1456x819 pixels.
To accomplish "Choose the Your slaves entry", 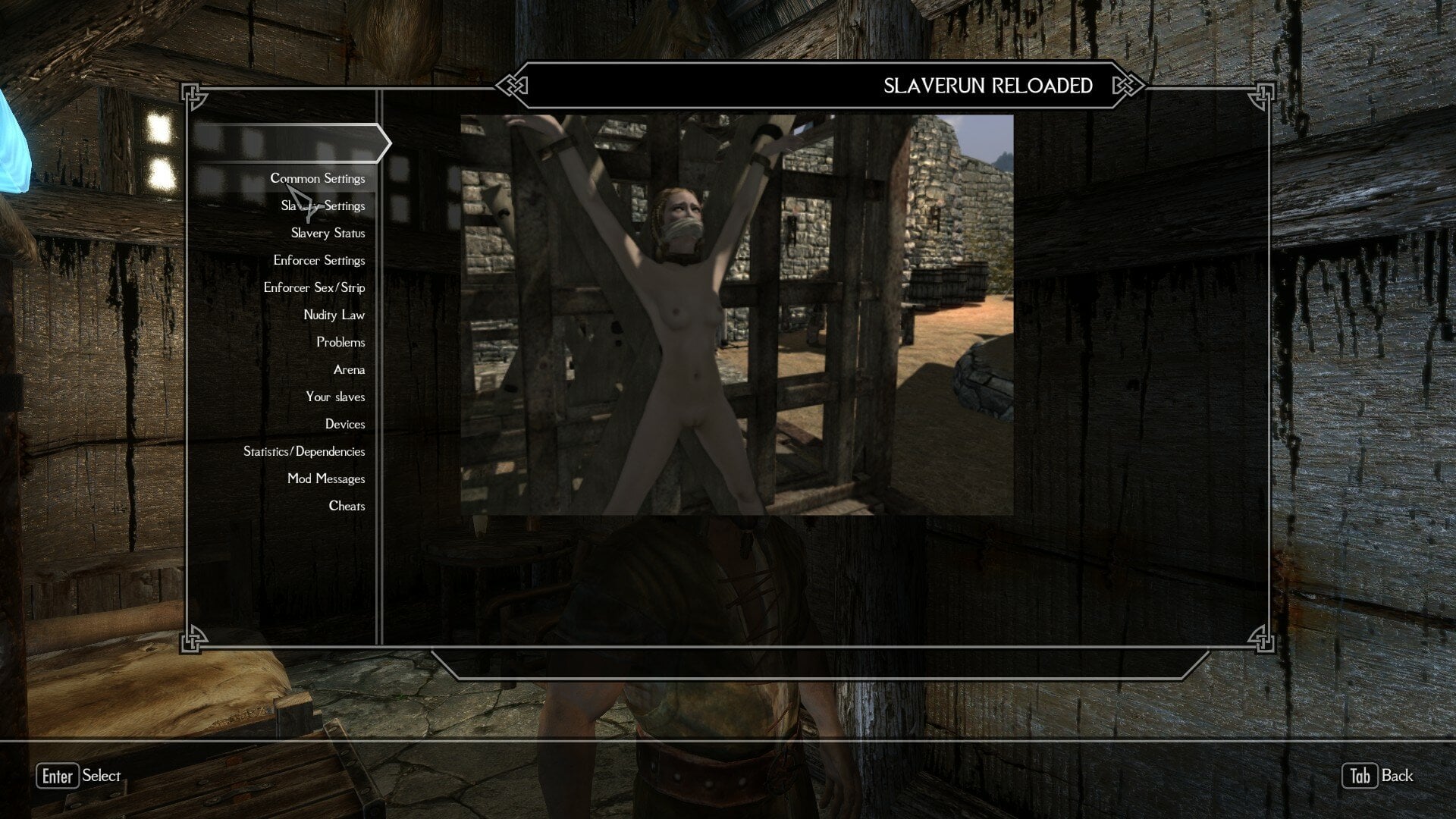I will (335, 397).
